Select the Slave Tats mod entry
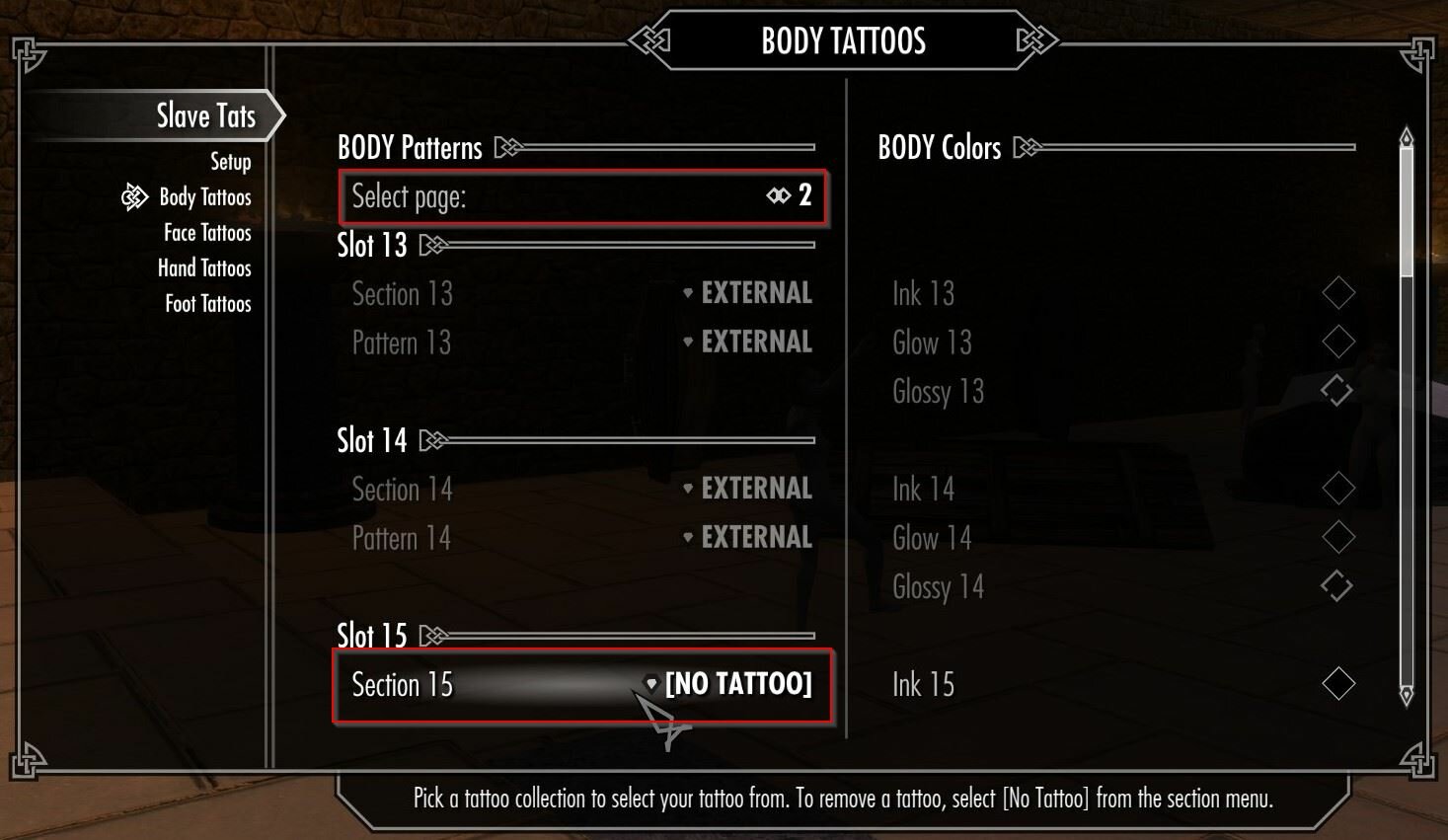 tap(205, 116)
